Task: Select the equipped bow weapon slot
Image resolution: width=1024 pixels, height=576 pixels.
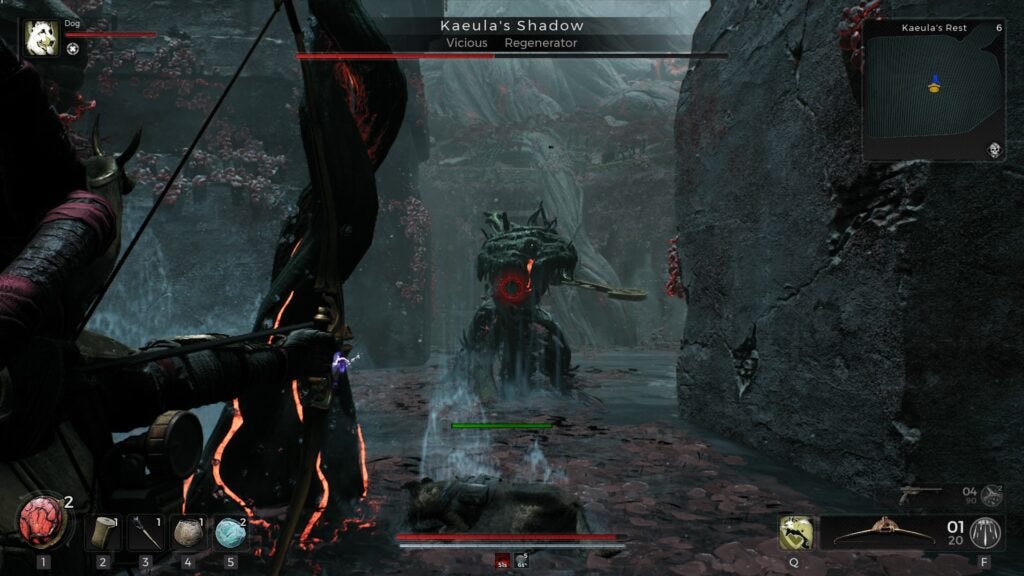Action: [877, 532]
